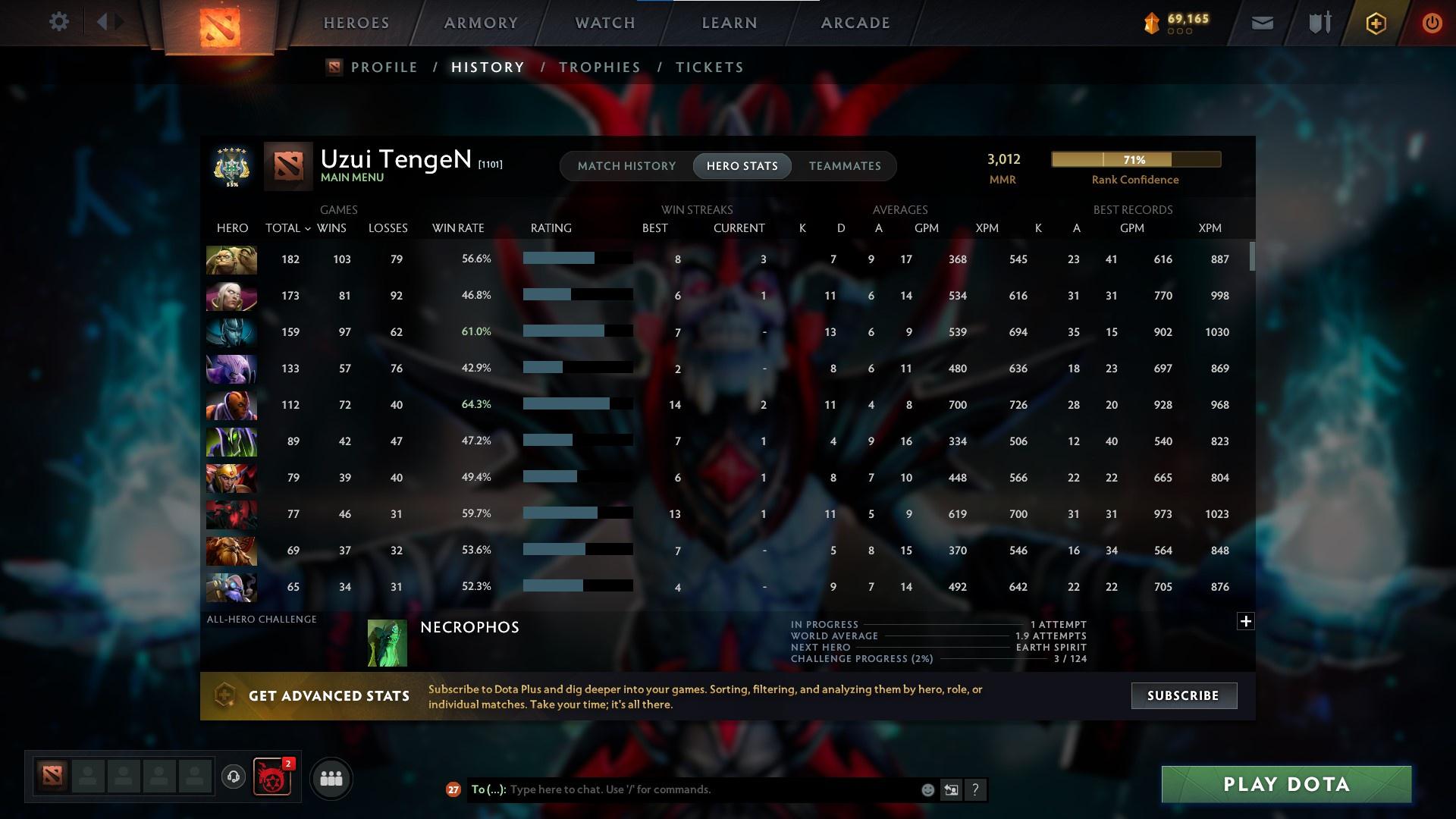Sort by the Total column chevron
1456x819 pixels.
click(307, 227)
